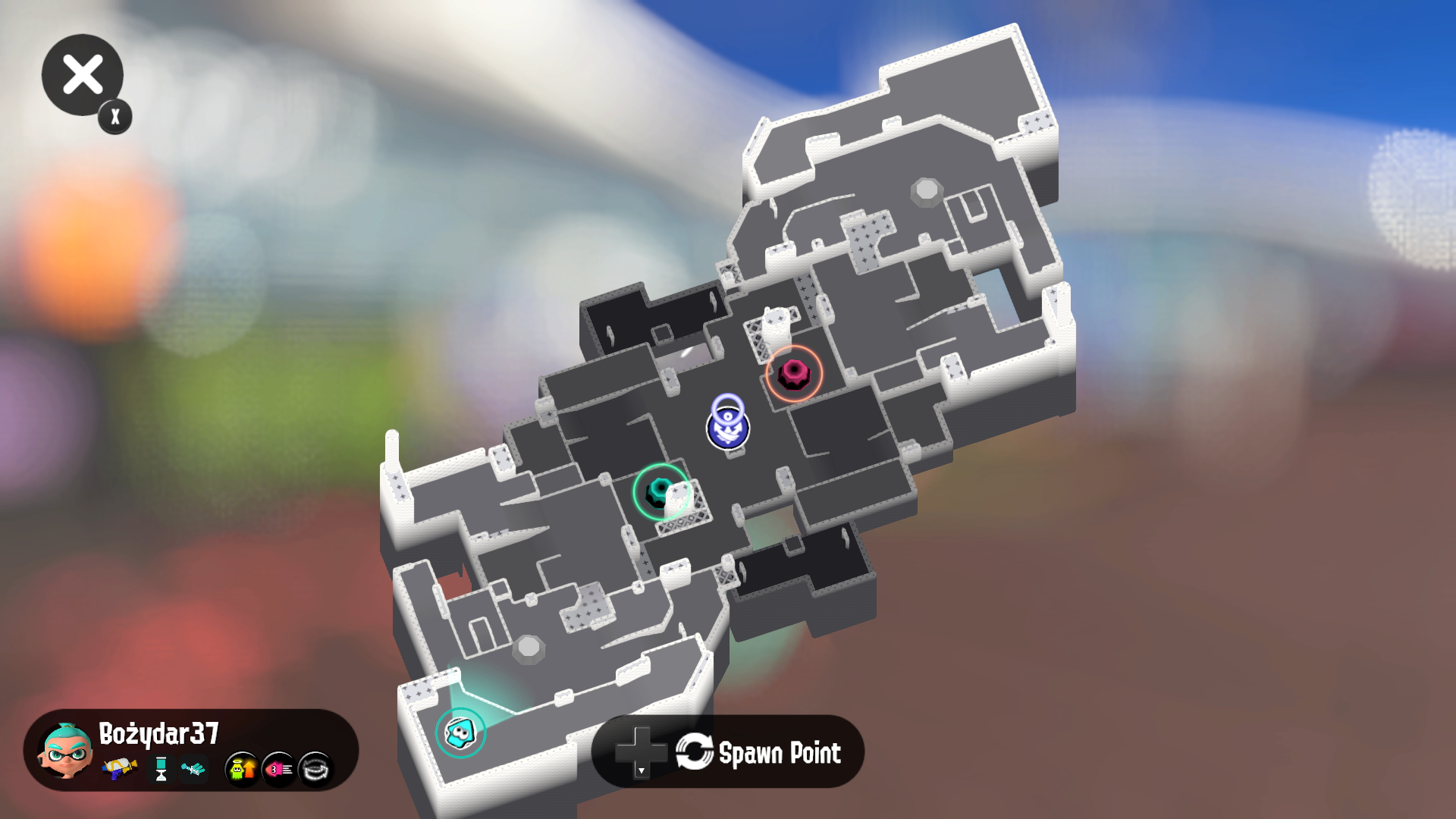1456x819 pixels.
Task: Select the teal special weapon icon
Action: pos(194,770)
